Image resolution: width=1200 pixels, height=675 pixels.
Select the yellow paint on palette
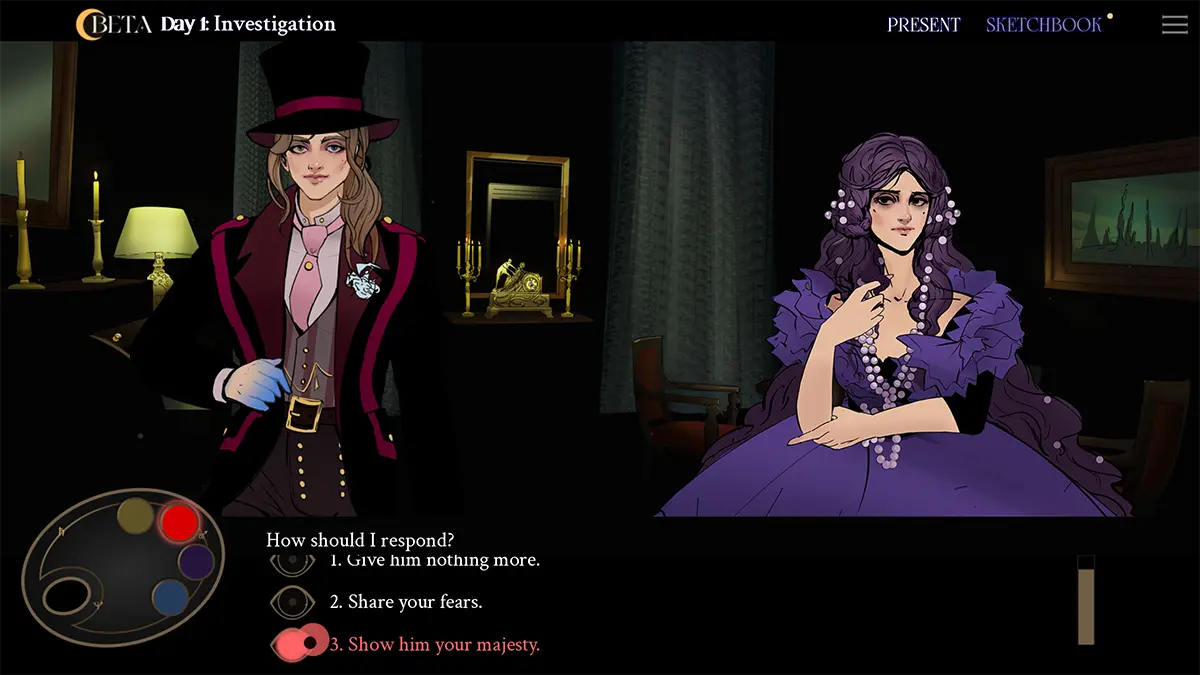(x=136, y=516)
